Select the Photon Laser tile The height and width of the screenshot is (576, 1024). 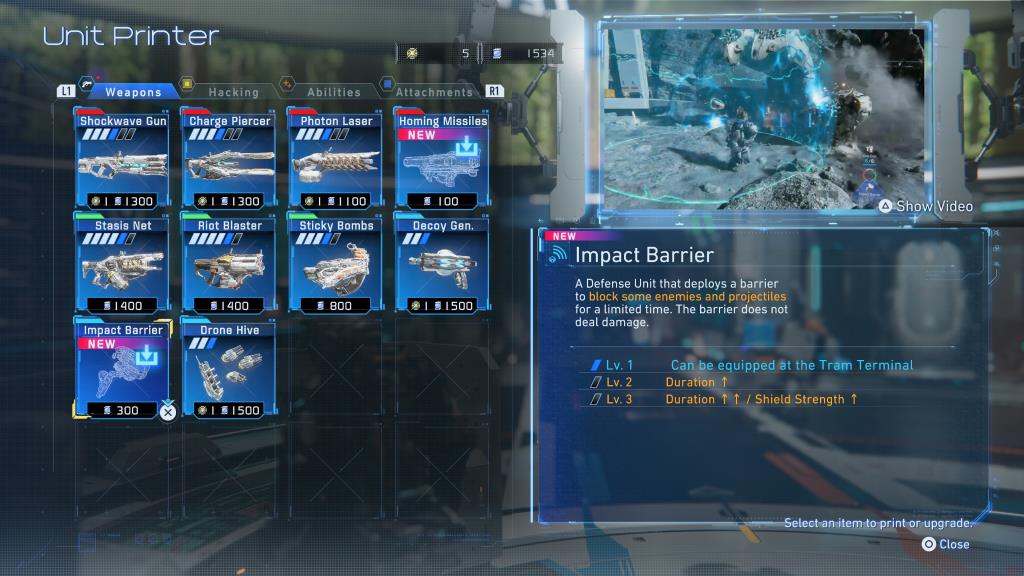pyautogui.click(x=336, y=160)
